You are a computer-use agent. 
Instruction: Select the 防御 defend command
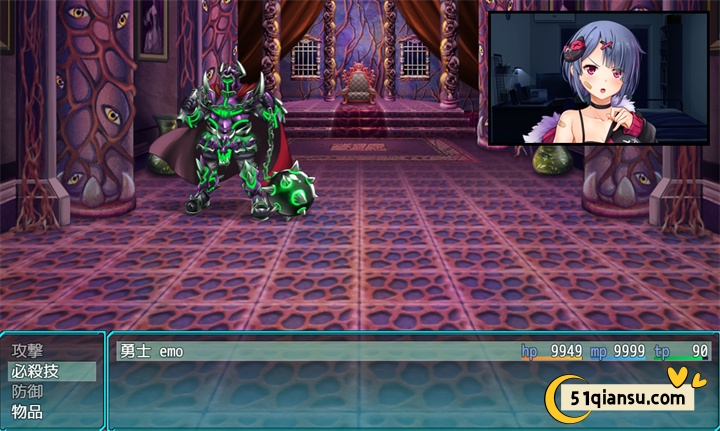tap(28, 391)
